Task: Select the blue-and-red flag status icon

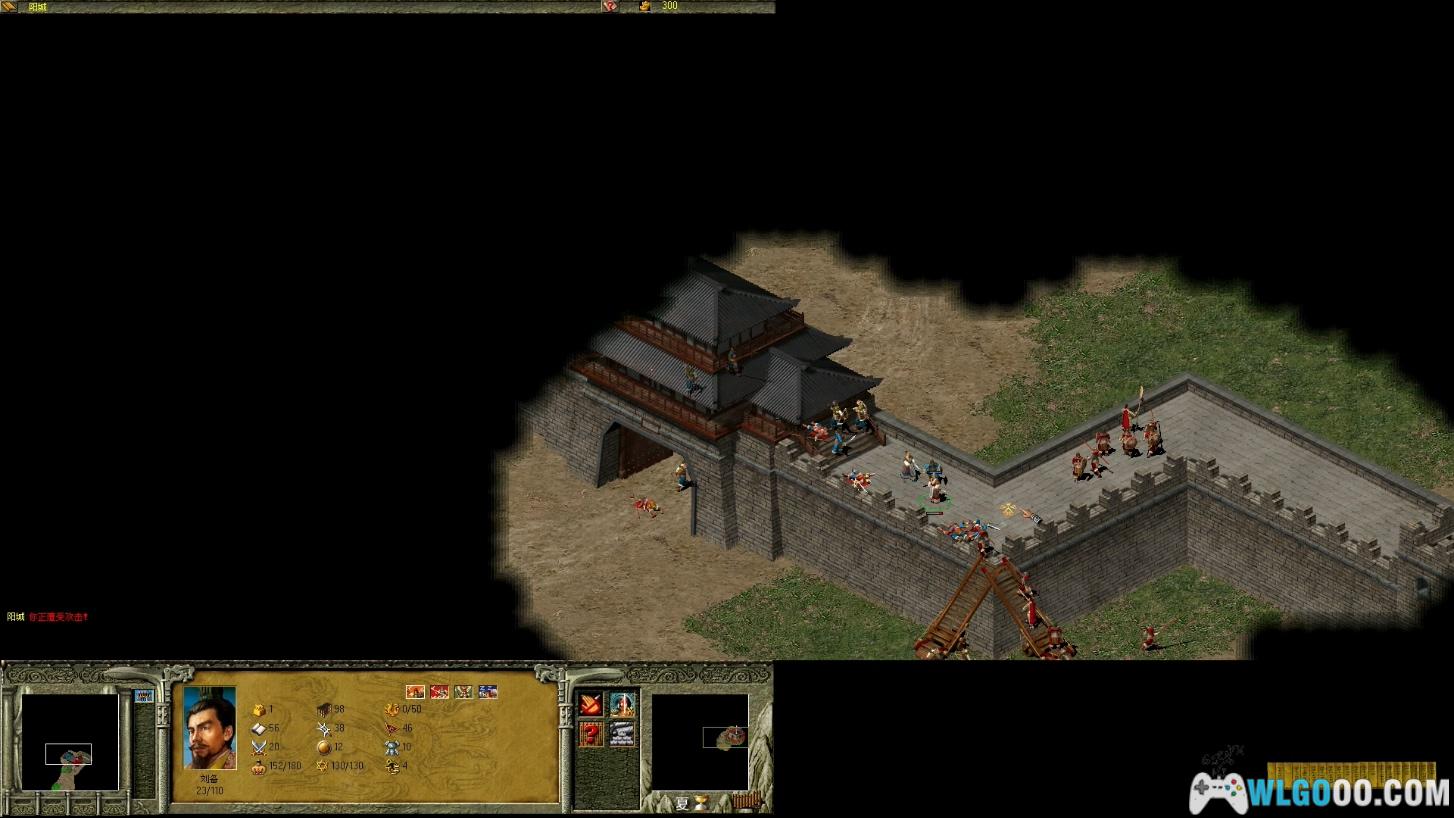Action: [x=488, y=691]
